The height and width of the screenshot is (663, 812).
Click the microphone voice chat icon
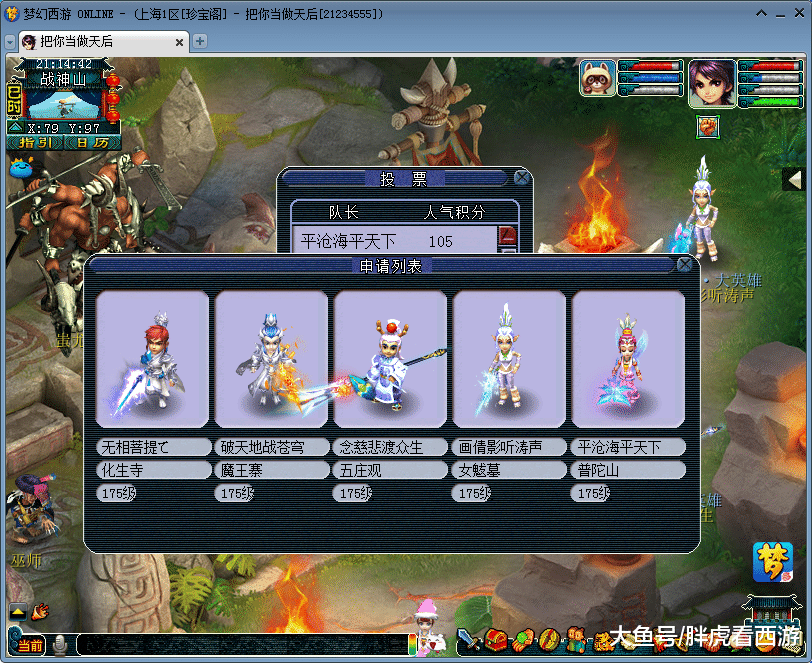60,646
